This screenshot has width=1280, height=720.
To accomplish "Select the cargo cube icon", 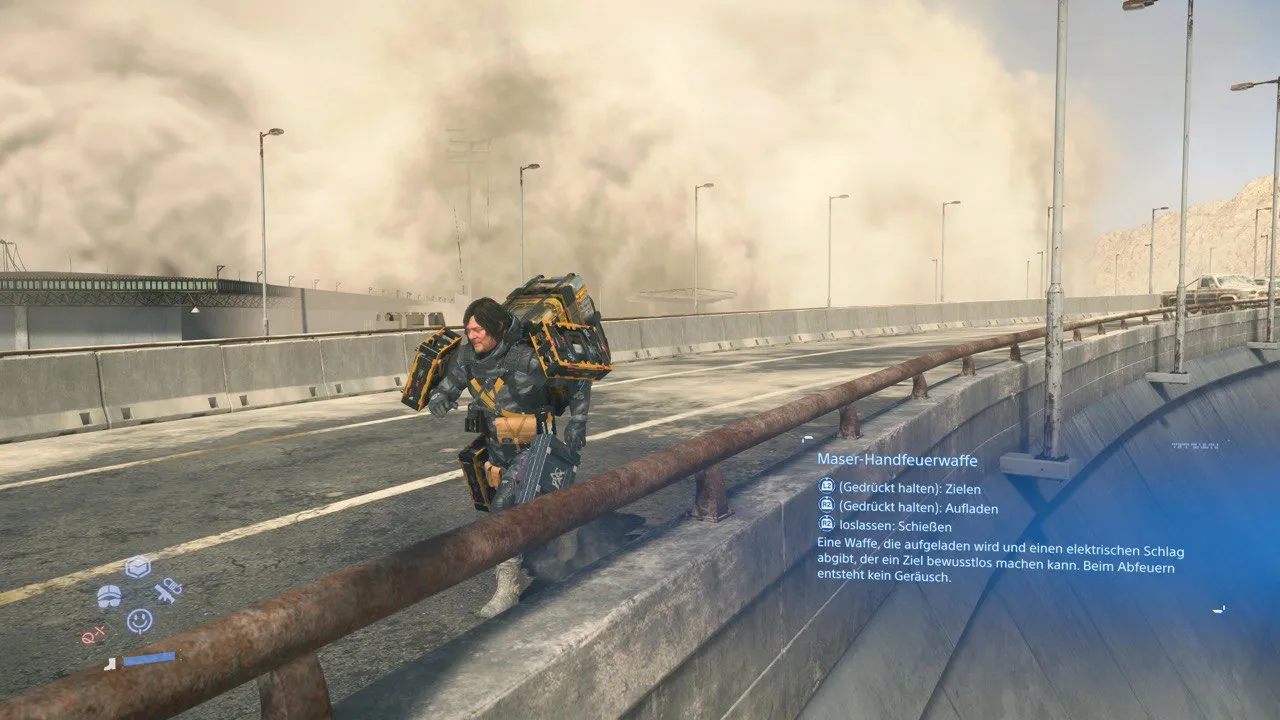I will [138, 568].
